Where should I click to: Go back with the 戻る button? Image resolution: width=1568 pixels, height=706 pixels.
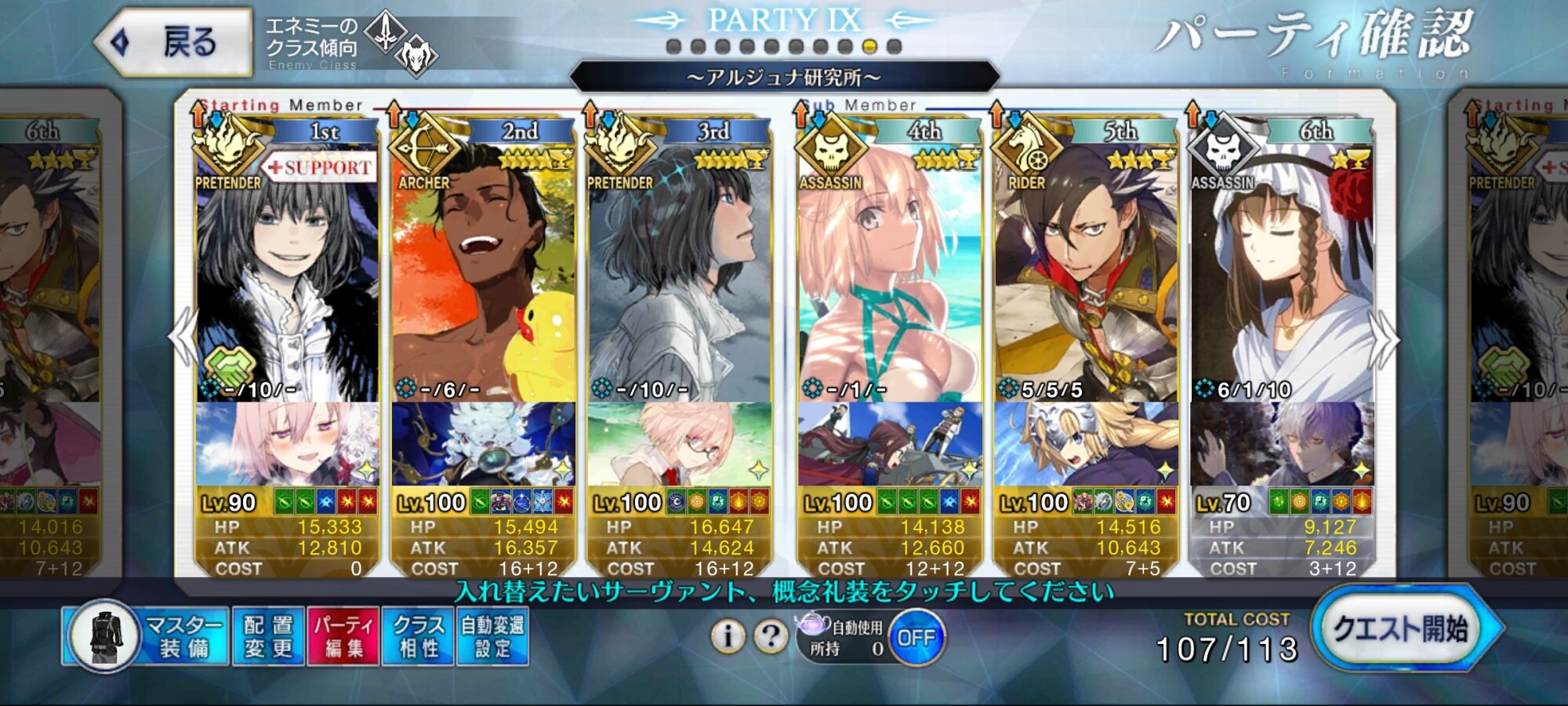pyautogui.click(x=174, y=42)
